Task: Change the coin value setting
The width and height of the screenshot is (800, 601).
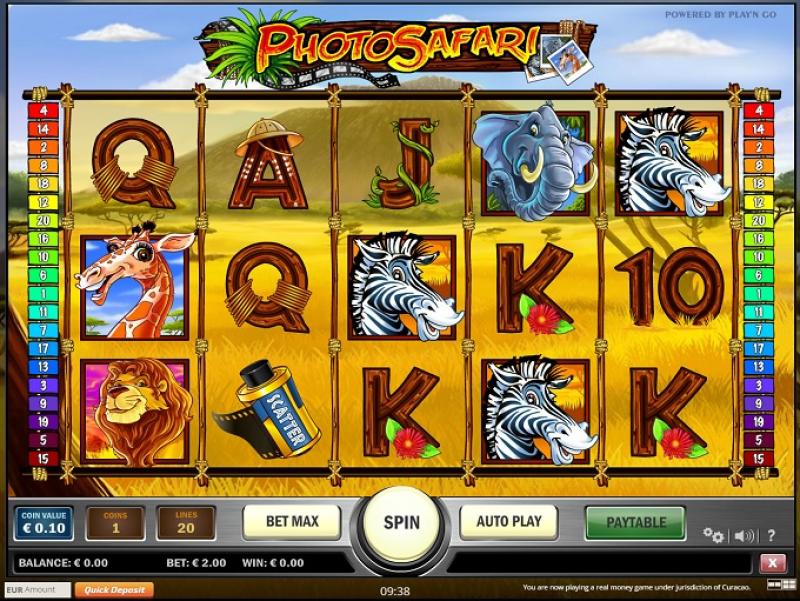Action: 43,523
